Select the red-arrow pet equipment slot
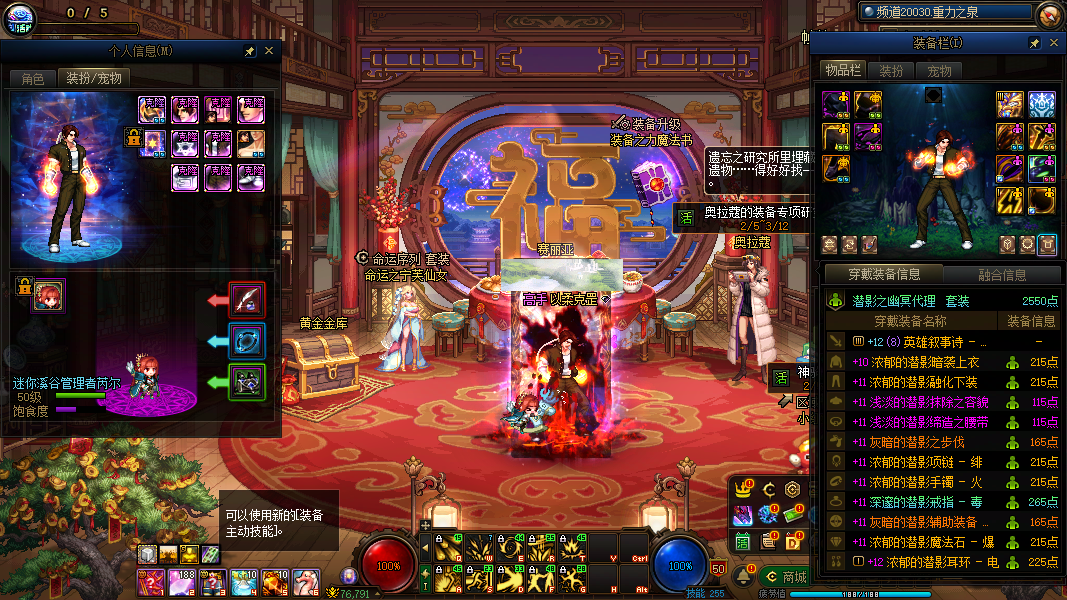1067x600 pixels. coord(246,299)
